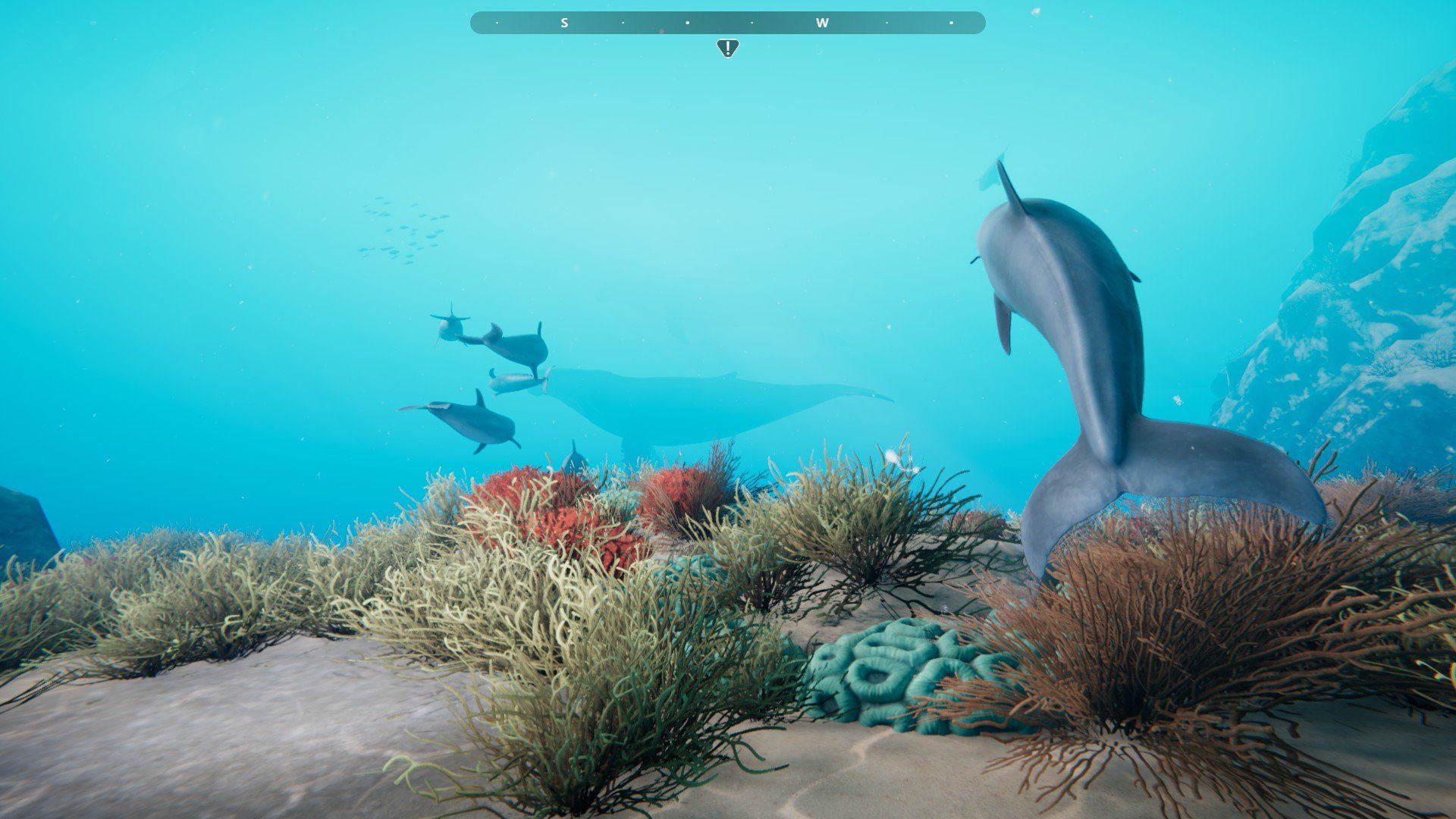
Task: Select the compass bar heading strip
Action: (727, 23)
